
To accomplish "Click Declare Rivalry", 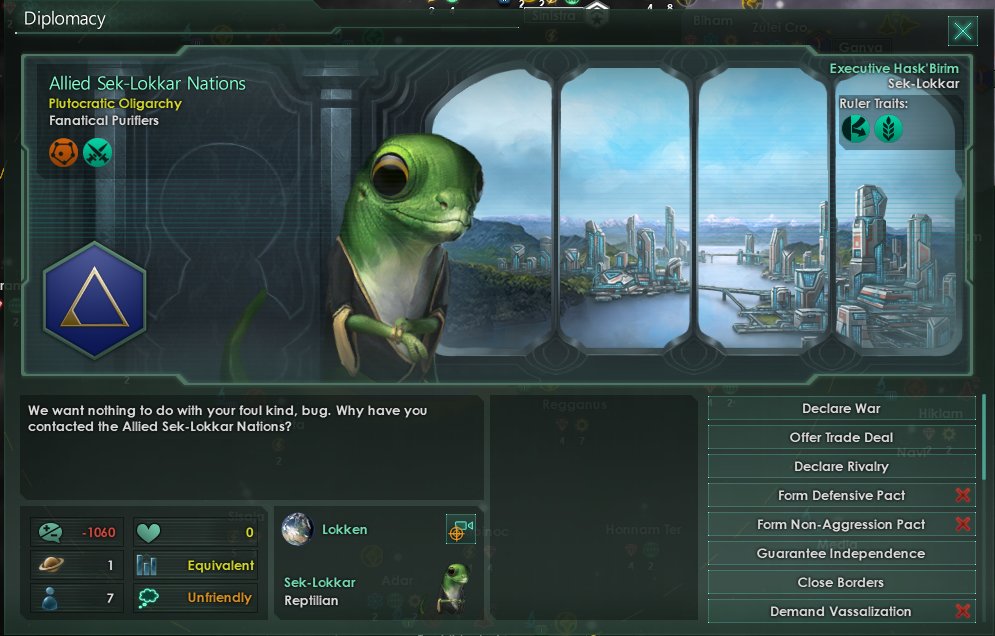I will click(x=841, y=467).
